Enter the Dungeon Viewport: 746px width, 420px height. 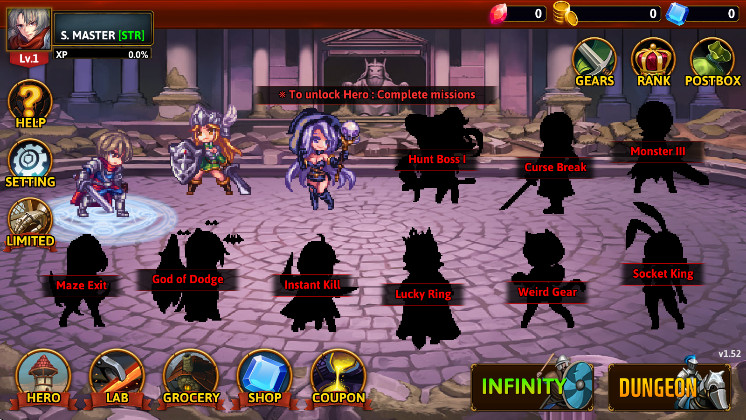tap(668, 386)
